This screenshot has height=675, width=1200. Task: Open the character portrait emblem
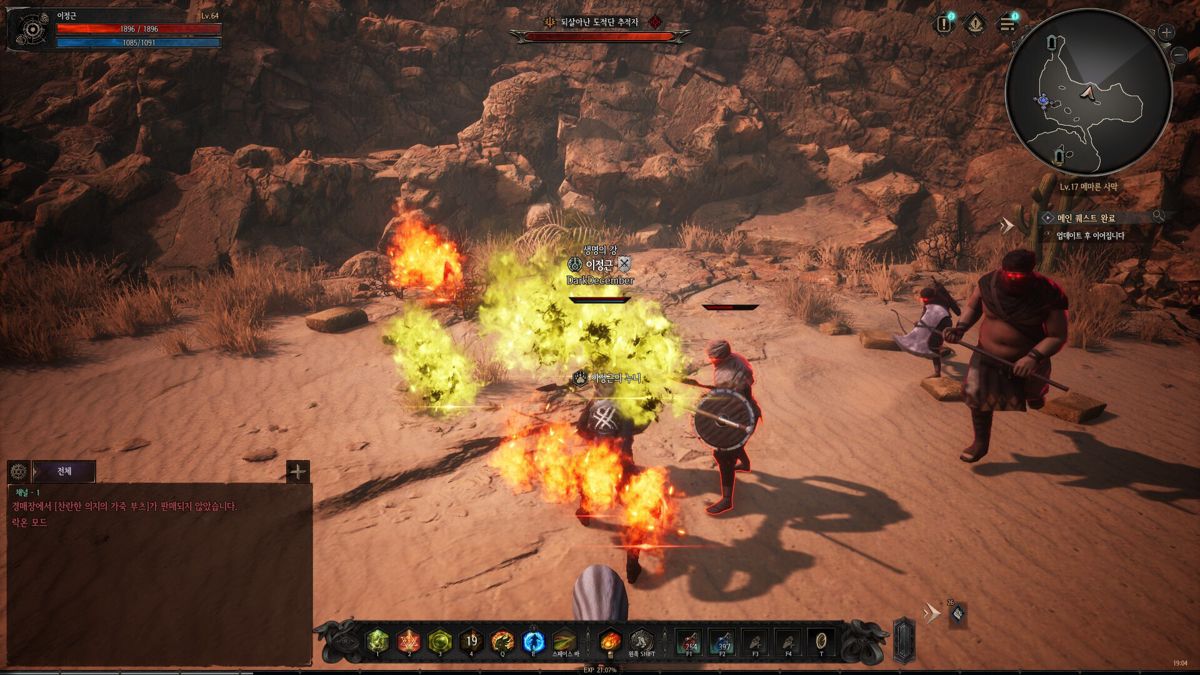[x=31, y=30]
